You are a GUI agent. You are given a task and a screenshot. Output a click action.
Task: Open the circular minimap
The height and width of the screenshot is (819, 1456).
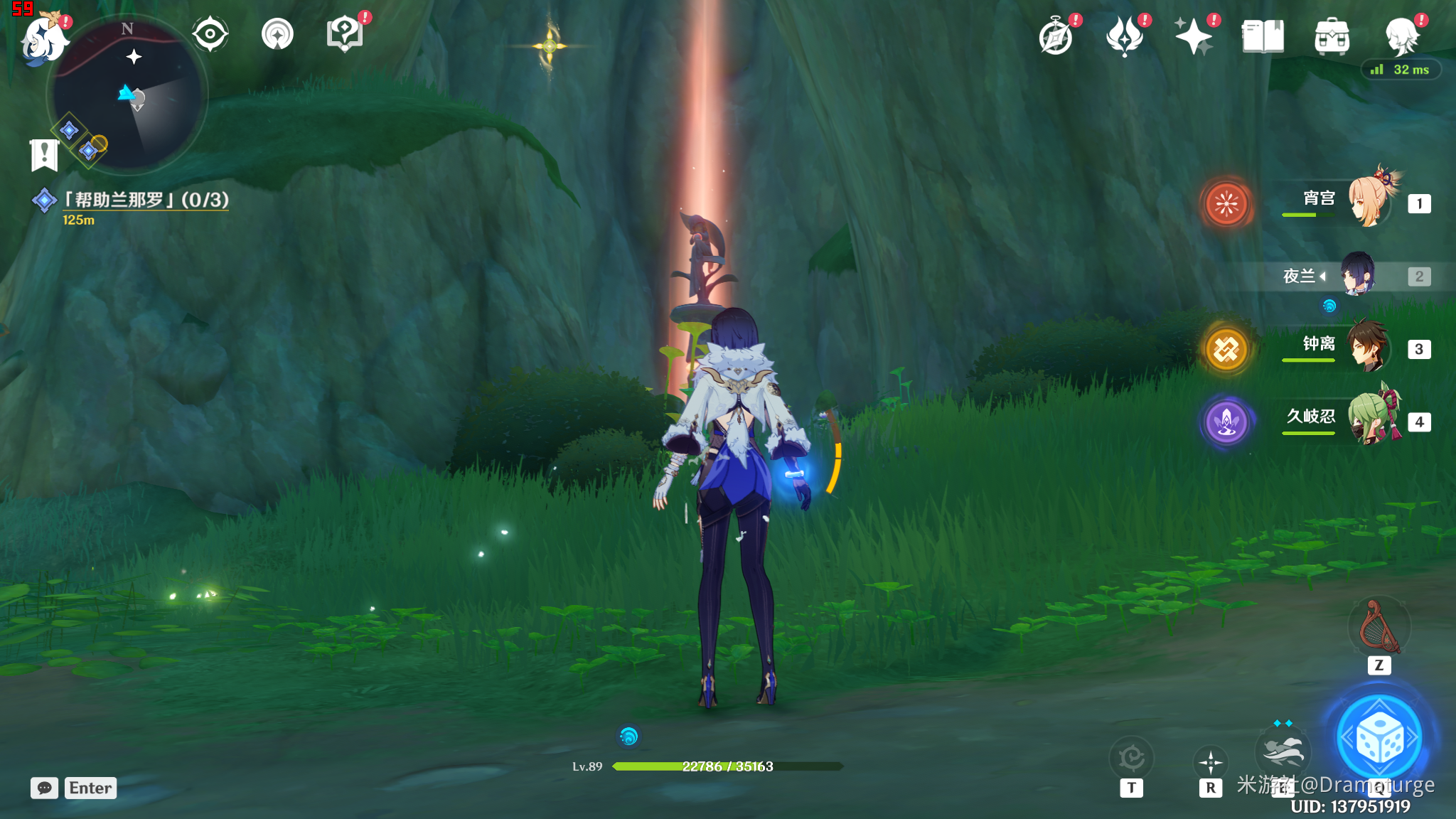coord(128,95)
